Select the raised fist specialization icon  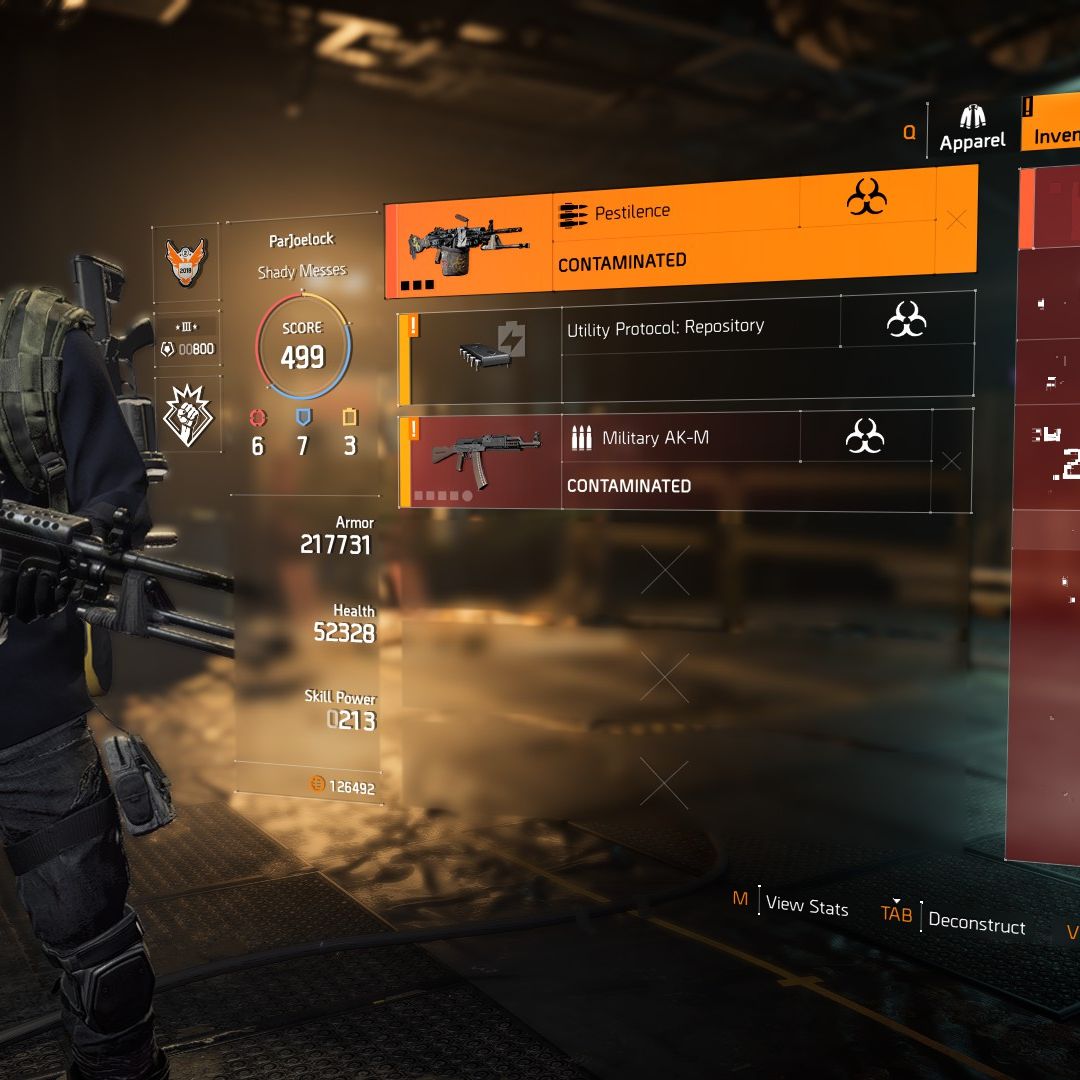(x=187, y=414)
